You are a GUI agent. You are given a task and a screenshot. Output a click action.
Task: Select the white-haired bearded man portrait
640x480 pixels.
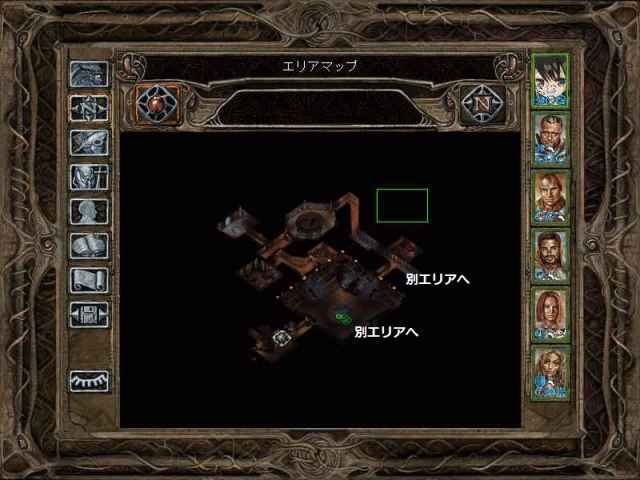pos(551,136)
